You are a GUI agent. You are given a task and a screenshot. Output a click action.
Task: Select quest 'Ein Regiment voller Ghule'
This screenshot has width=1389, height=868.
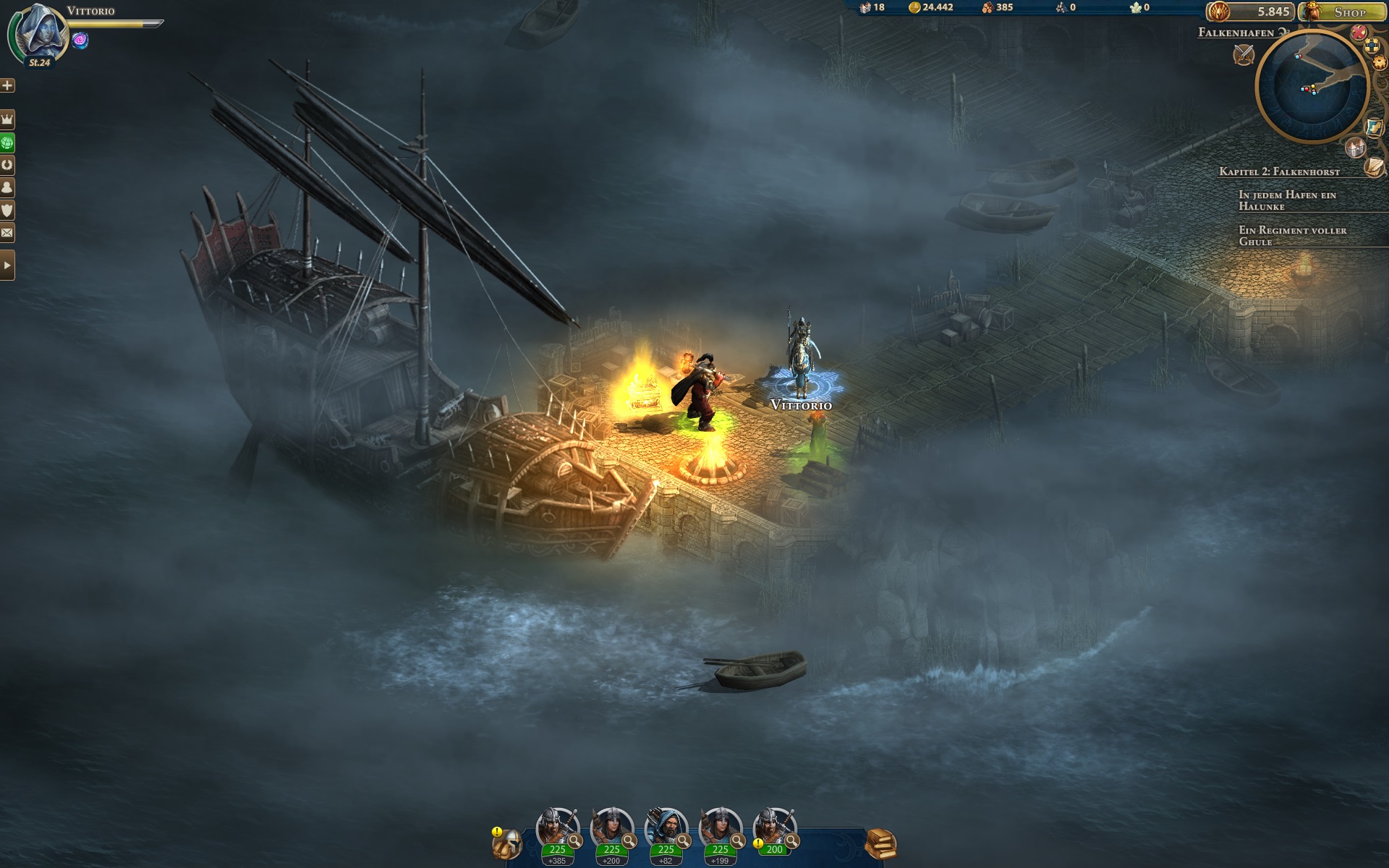tap(1292, 236)
